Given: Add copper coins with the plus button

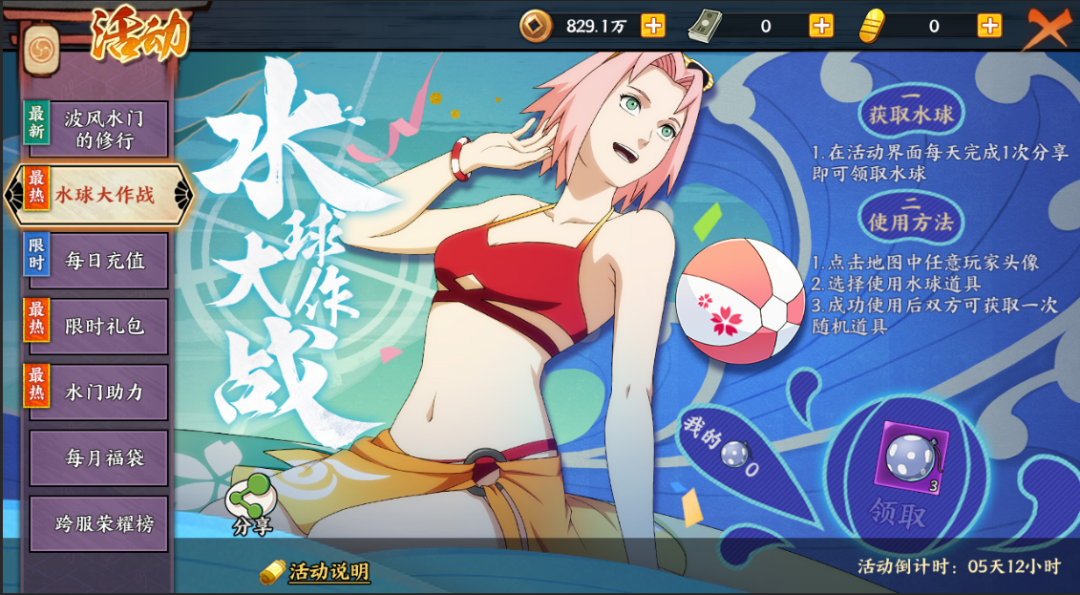Looking at the screenshot, I should coord(653,26).
